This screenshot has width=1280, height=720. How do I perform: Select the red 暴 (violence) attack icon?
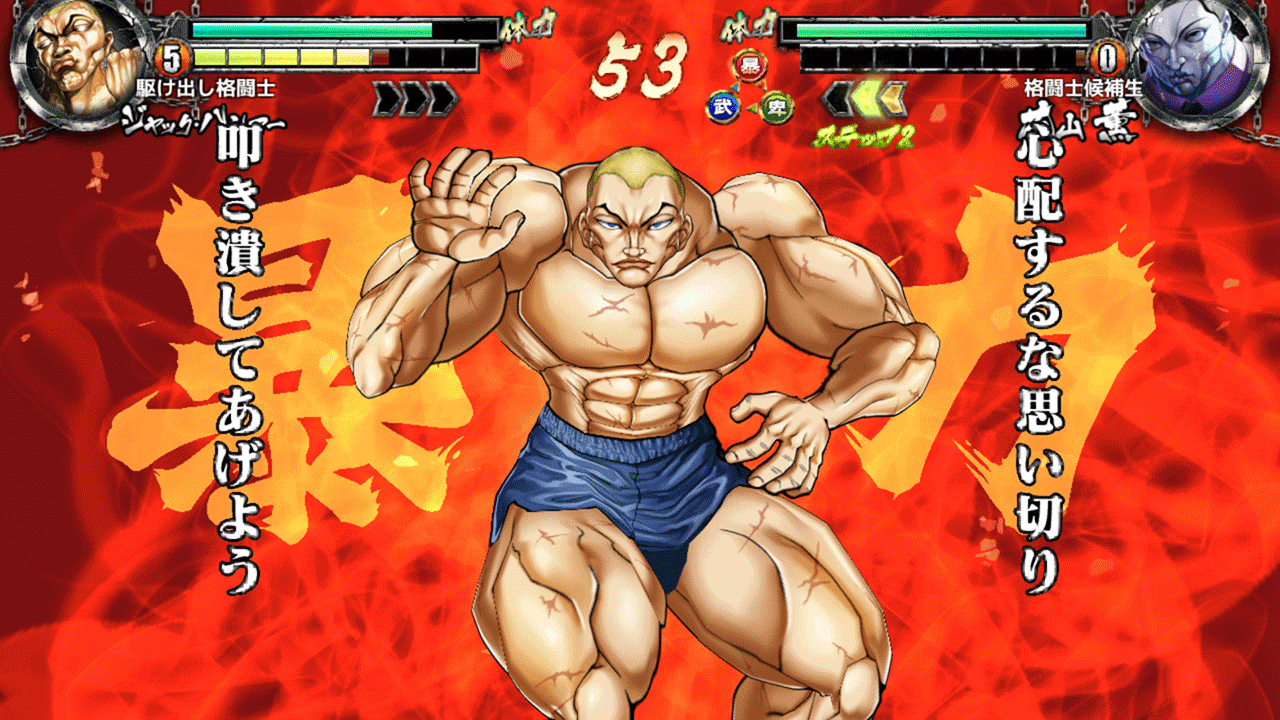click(748, 66)
